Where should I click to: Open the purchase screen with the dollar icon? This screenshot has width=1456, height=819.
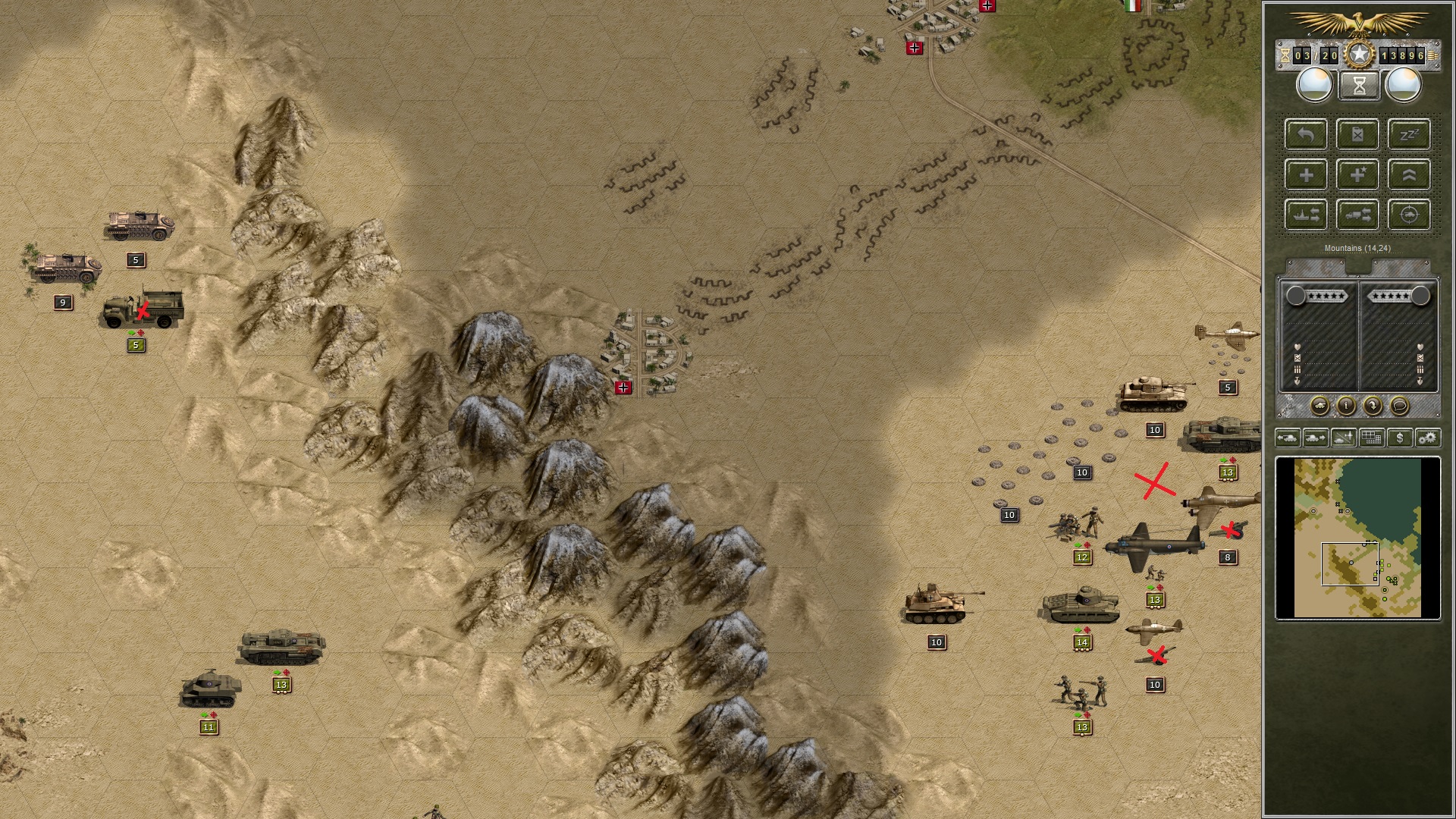(1400, 438)
